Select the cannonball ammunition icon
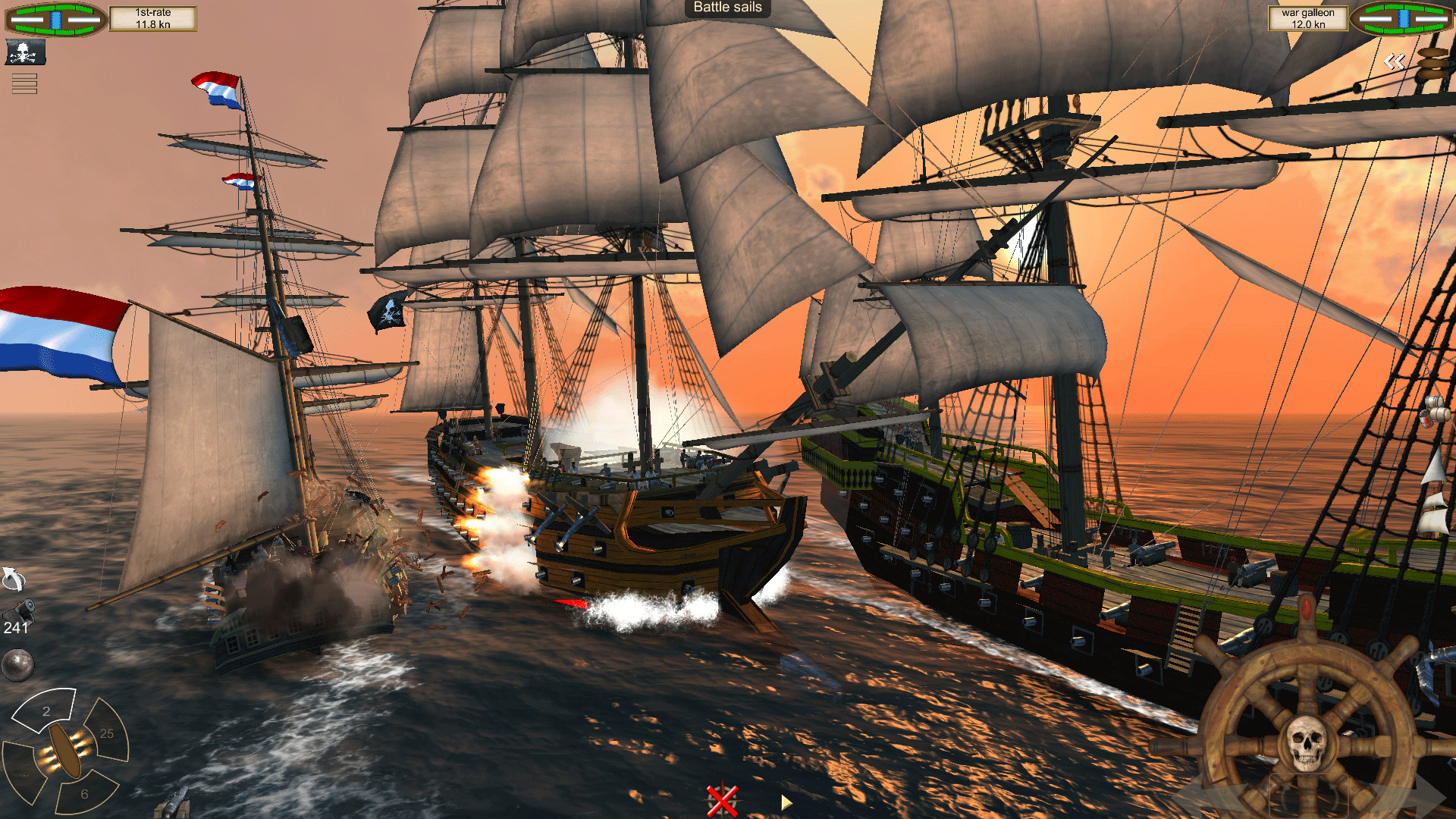This screenshot has height=819, width=1456. pyautogui.click(x=17, y=664)
